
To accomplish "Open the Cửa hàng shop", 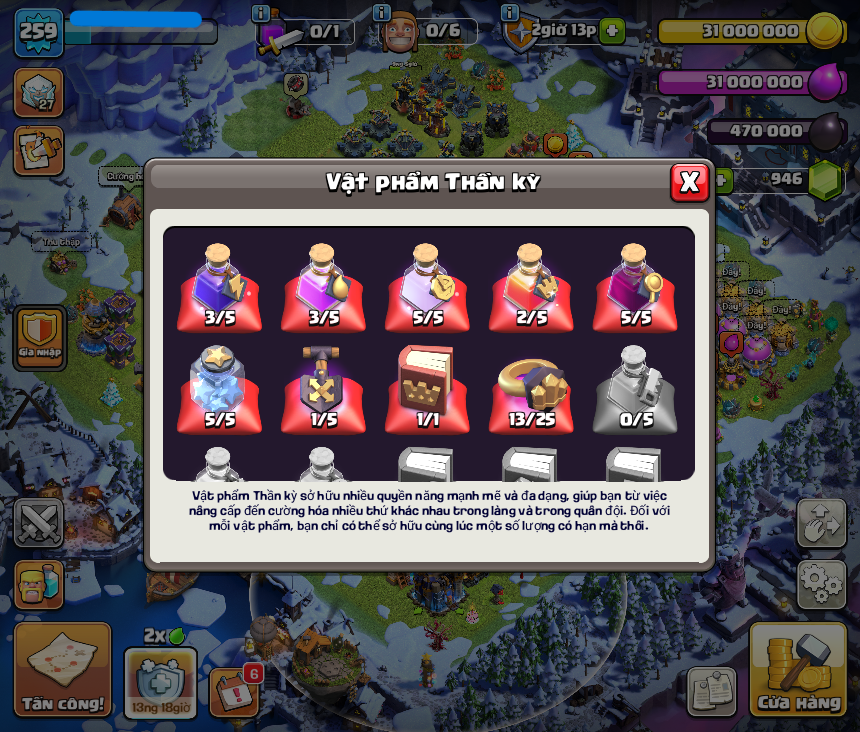I will (798, 669).
